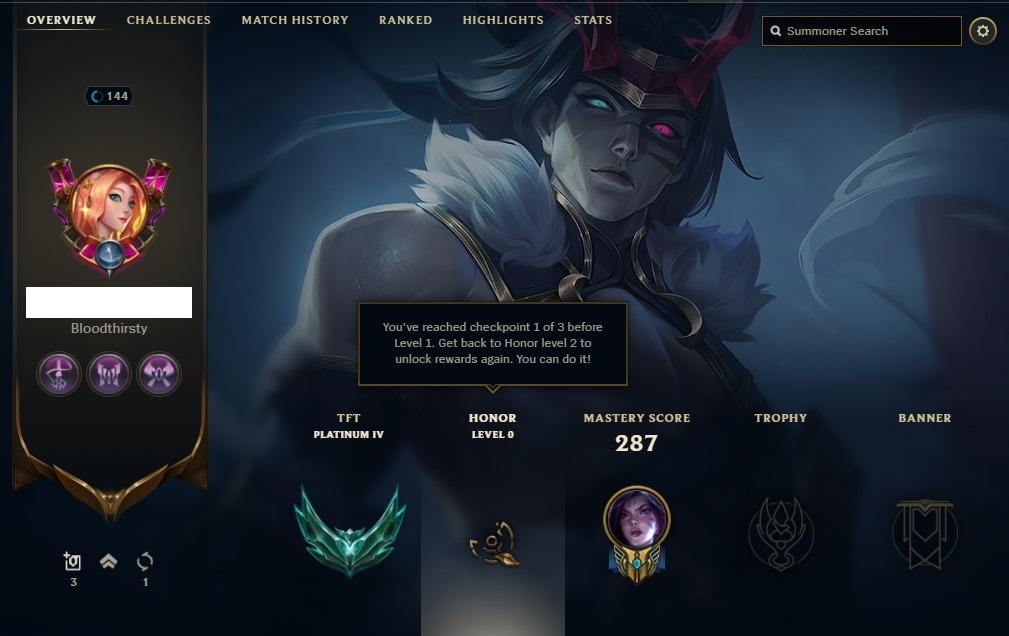The width and height of the screenshot is (1009, 636).
Task: Click the rightmost challenge token under Bloodthirsty
Action: [x=159, y=374]
